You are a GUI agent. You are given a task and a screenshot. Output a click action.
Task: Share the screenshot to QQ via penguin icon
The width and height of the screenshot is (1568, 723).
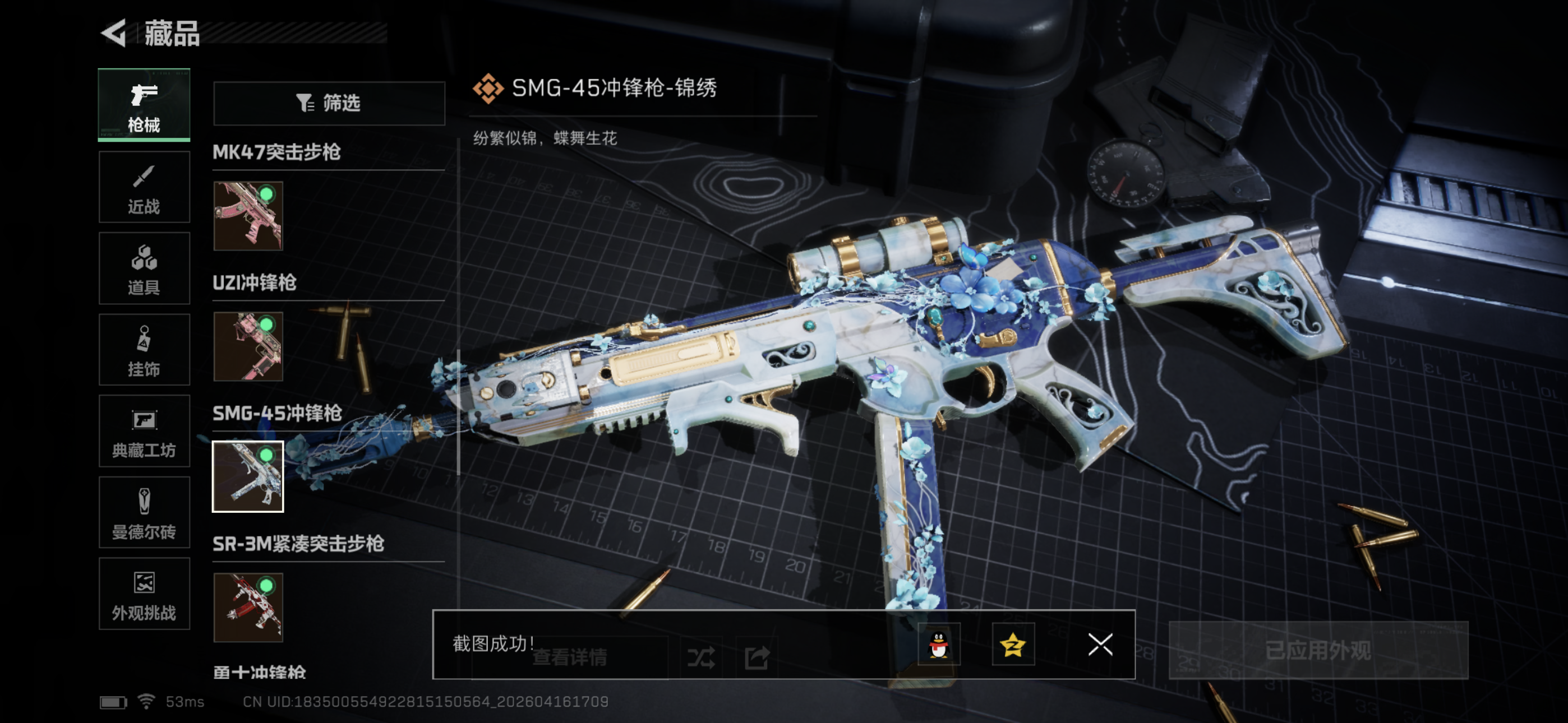939,645
